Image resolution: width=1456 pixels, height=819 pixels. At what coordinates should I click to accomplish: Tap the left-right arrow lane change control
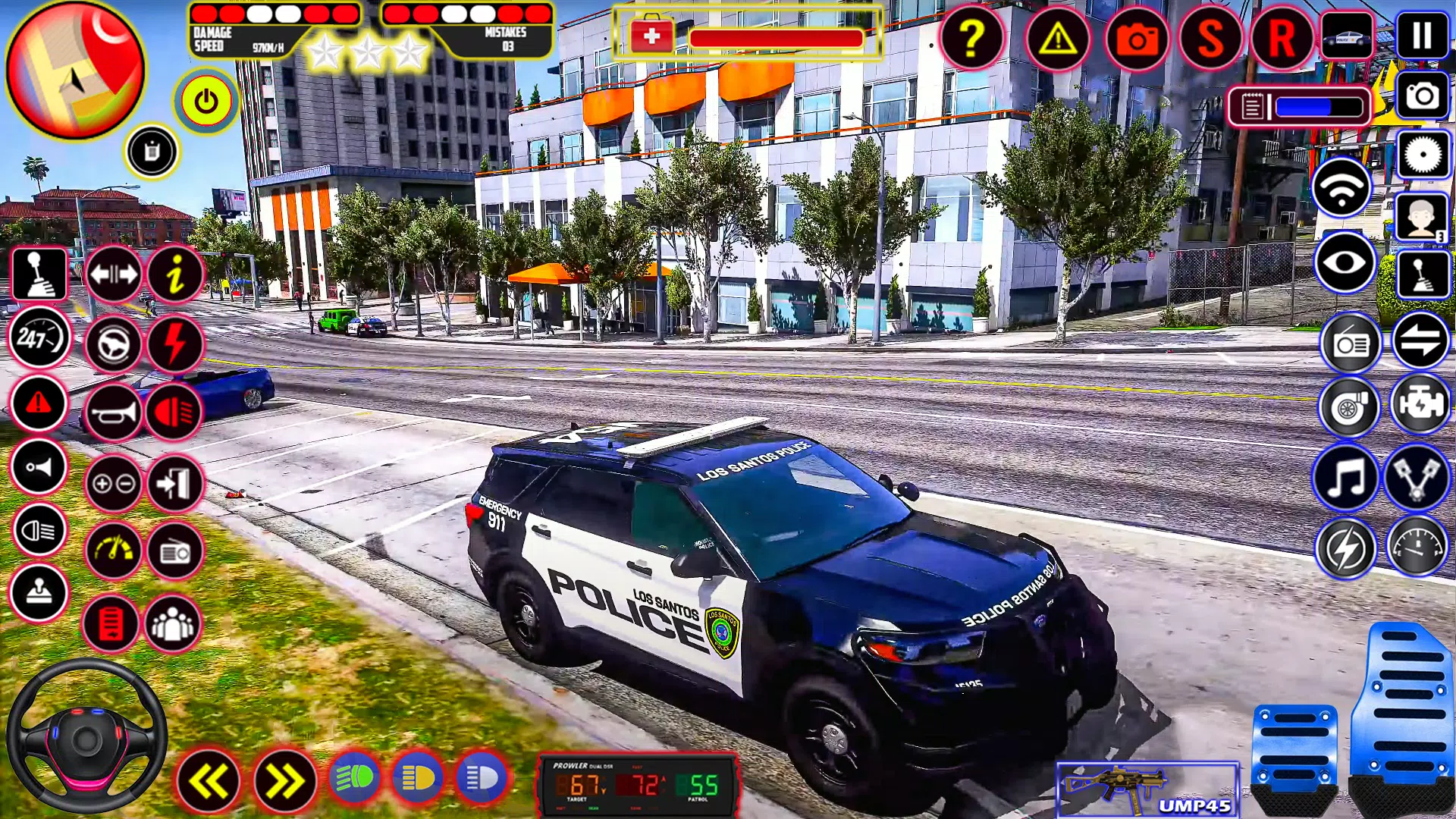pyautogui.click(x=114, y=275)
